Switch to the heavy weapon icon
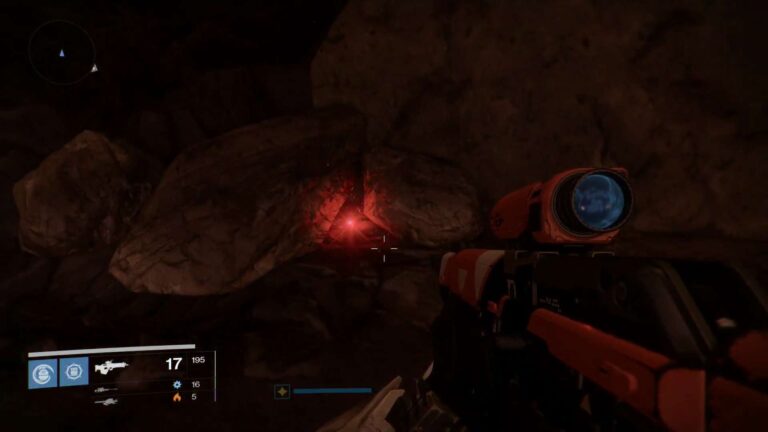 point(105,400)
